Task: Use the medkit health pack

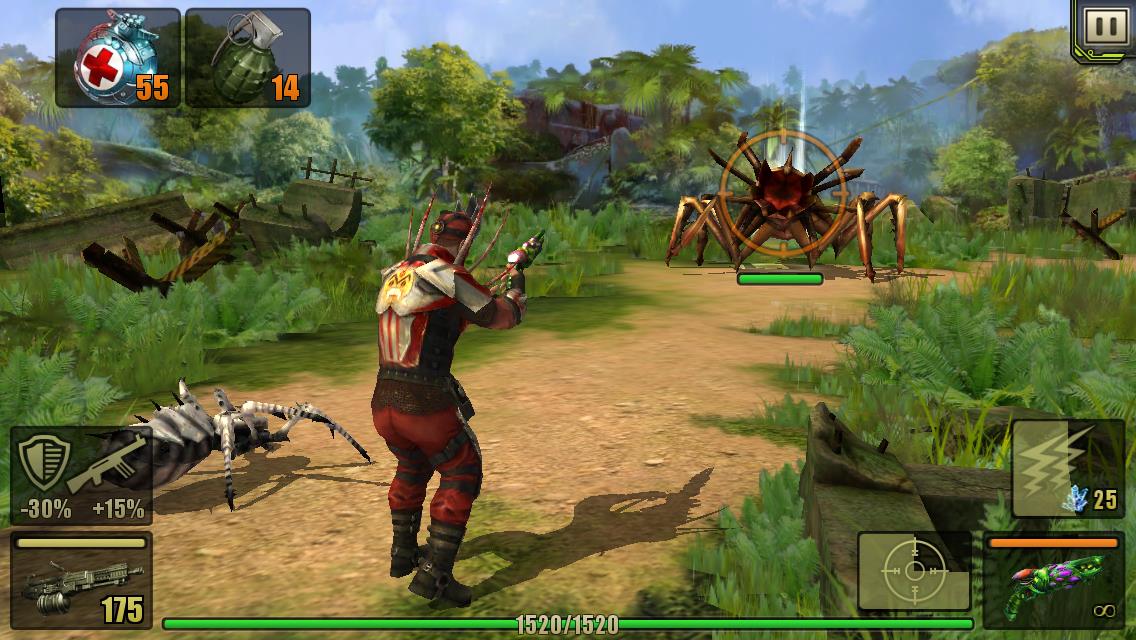Action: tap(118, 58)
